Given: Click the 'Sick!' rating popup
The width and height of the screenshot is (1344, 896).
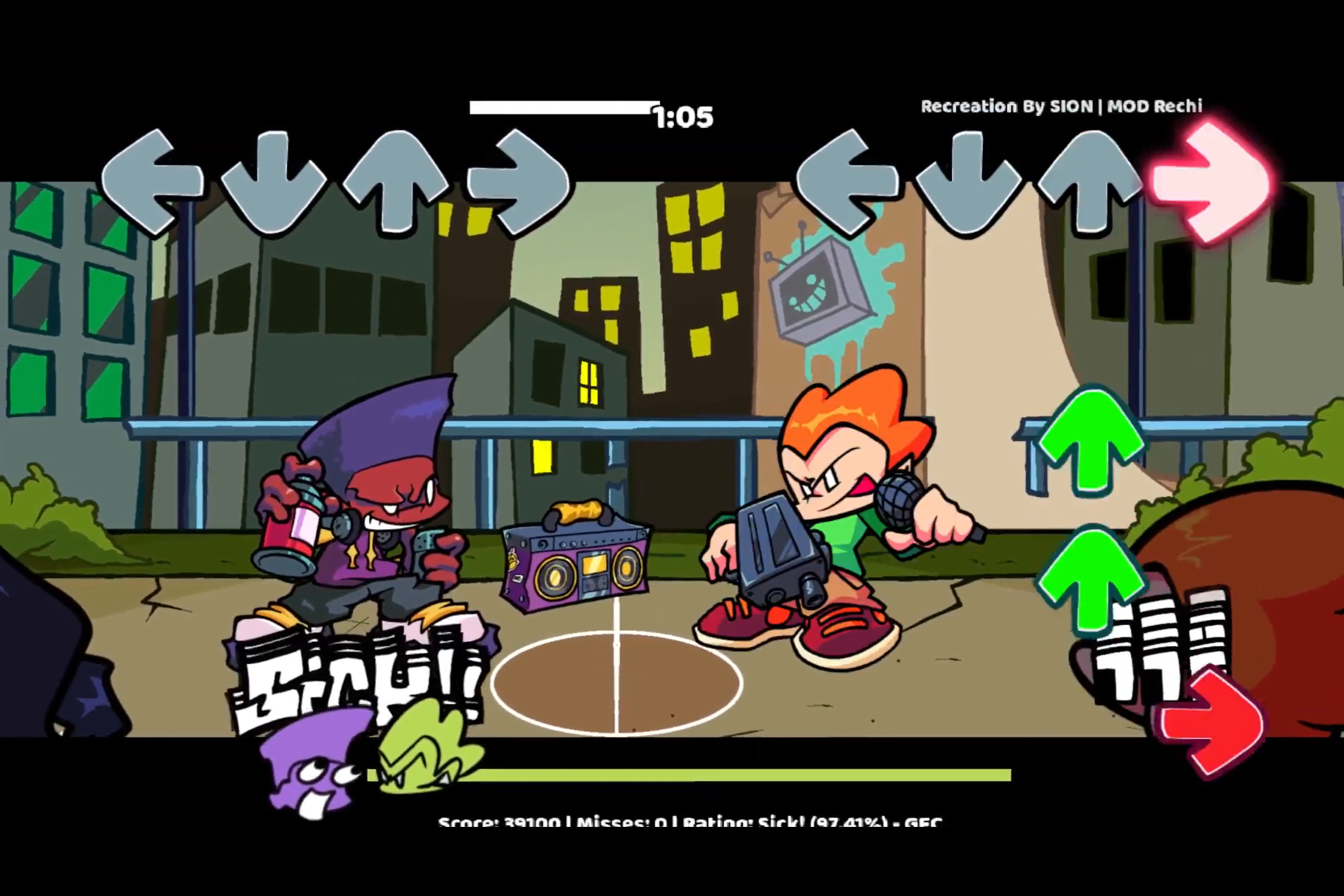Looking at the screenshot, I should point(357,673).
